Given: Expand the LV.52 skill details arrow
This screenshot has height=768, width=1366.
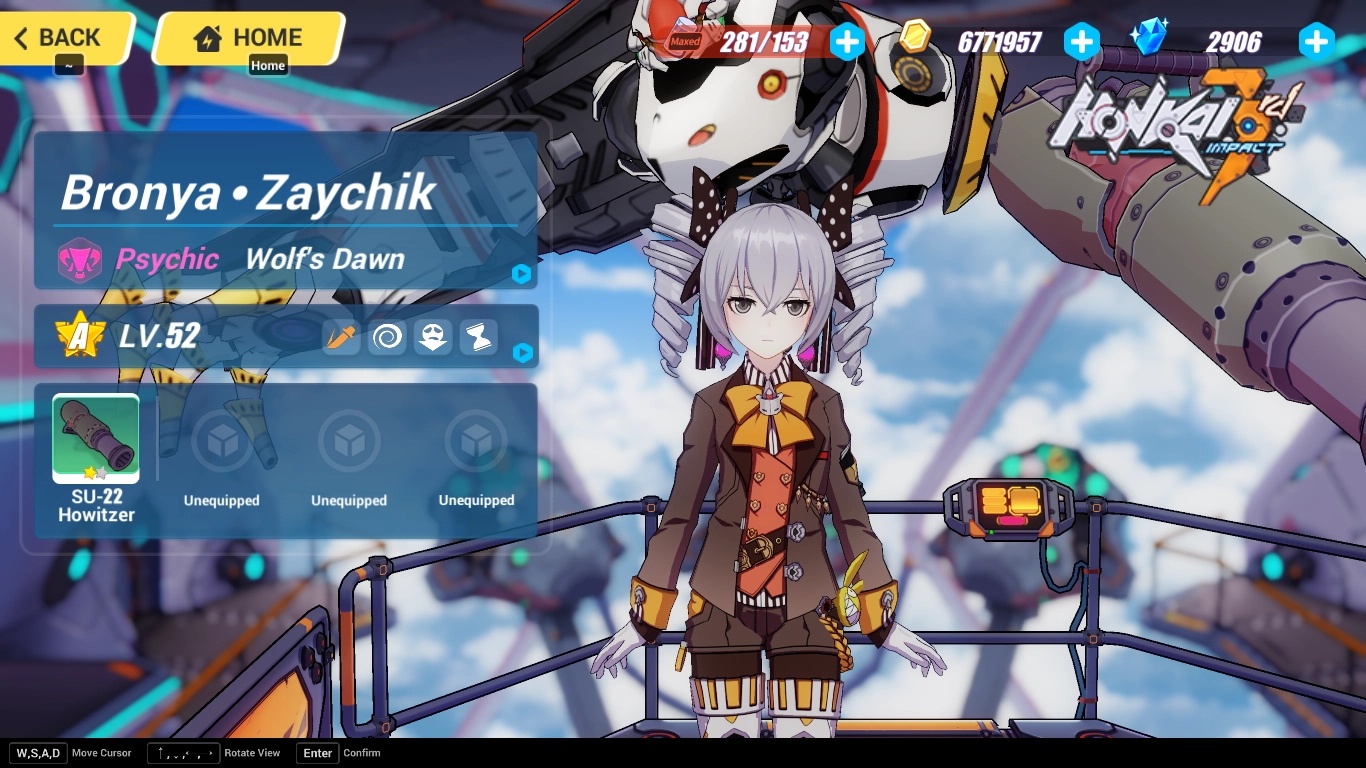Looking at the screenshot, I should pyautogui.click(x=522, y=354).
